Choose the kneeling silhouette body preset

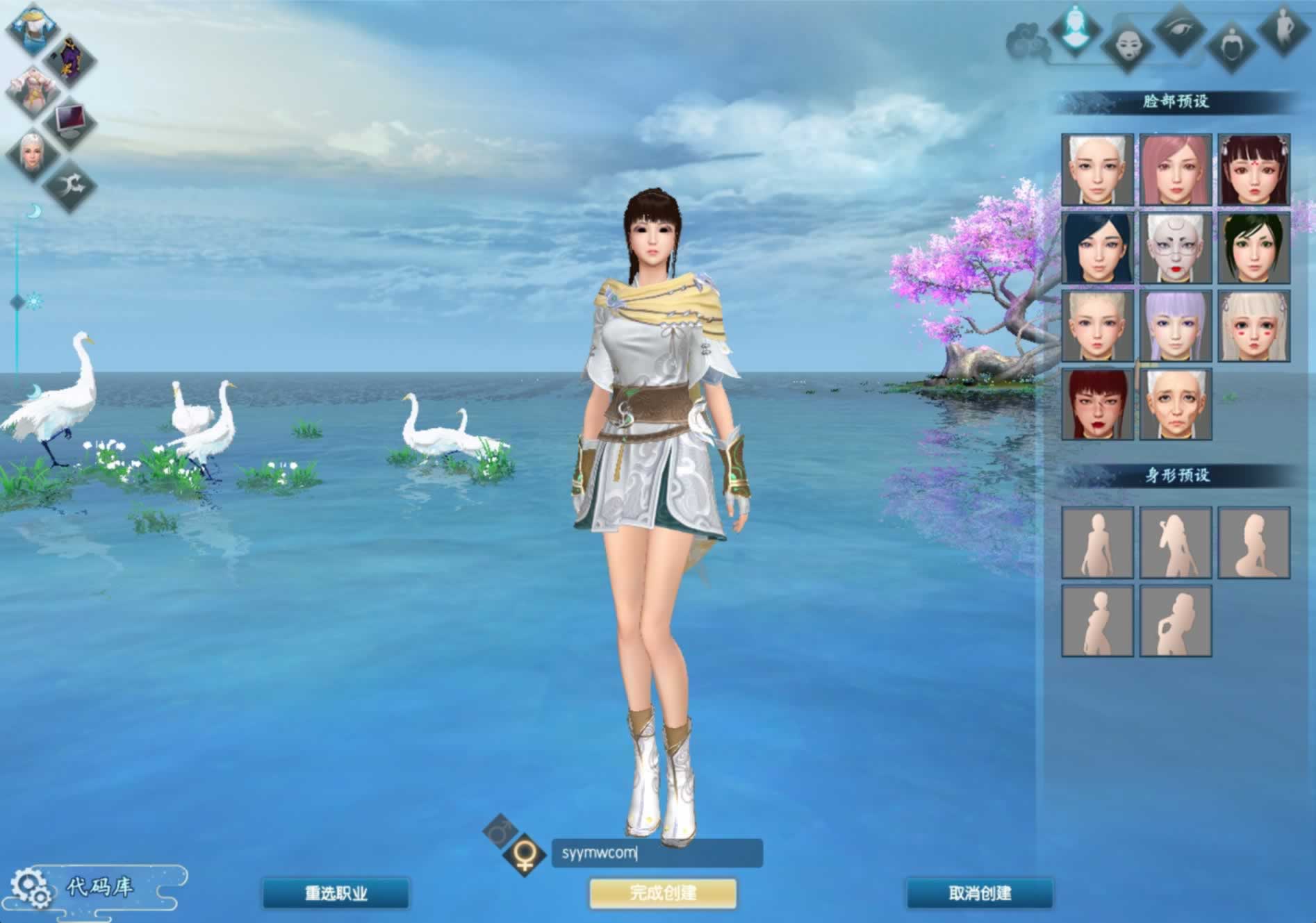click(1253, 543)
